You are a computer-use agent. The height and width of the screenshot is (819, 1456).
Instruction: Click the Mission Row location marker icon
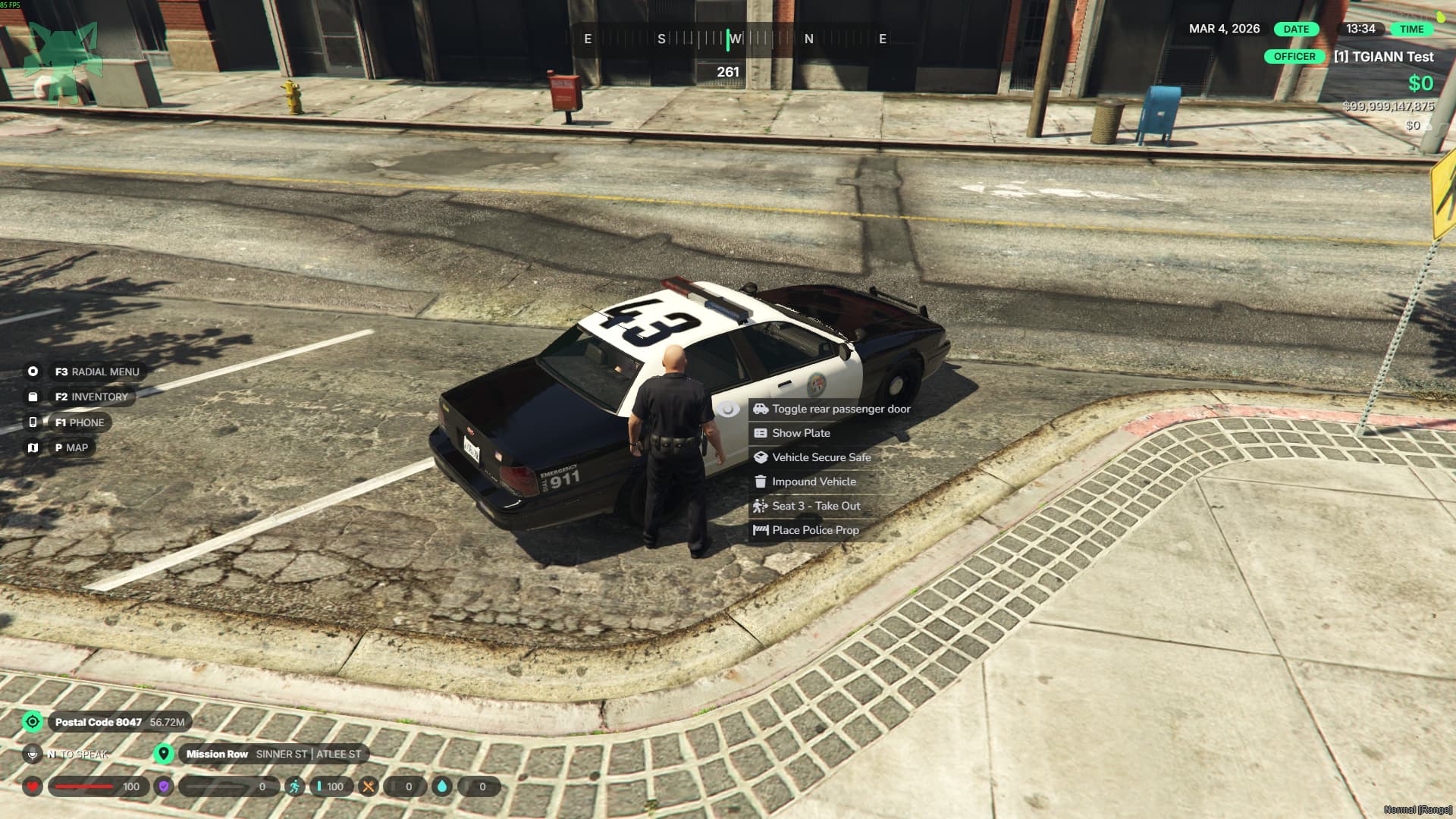click(163, 754)
